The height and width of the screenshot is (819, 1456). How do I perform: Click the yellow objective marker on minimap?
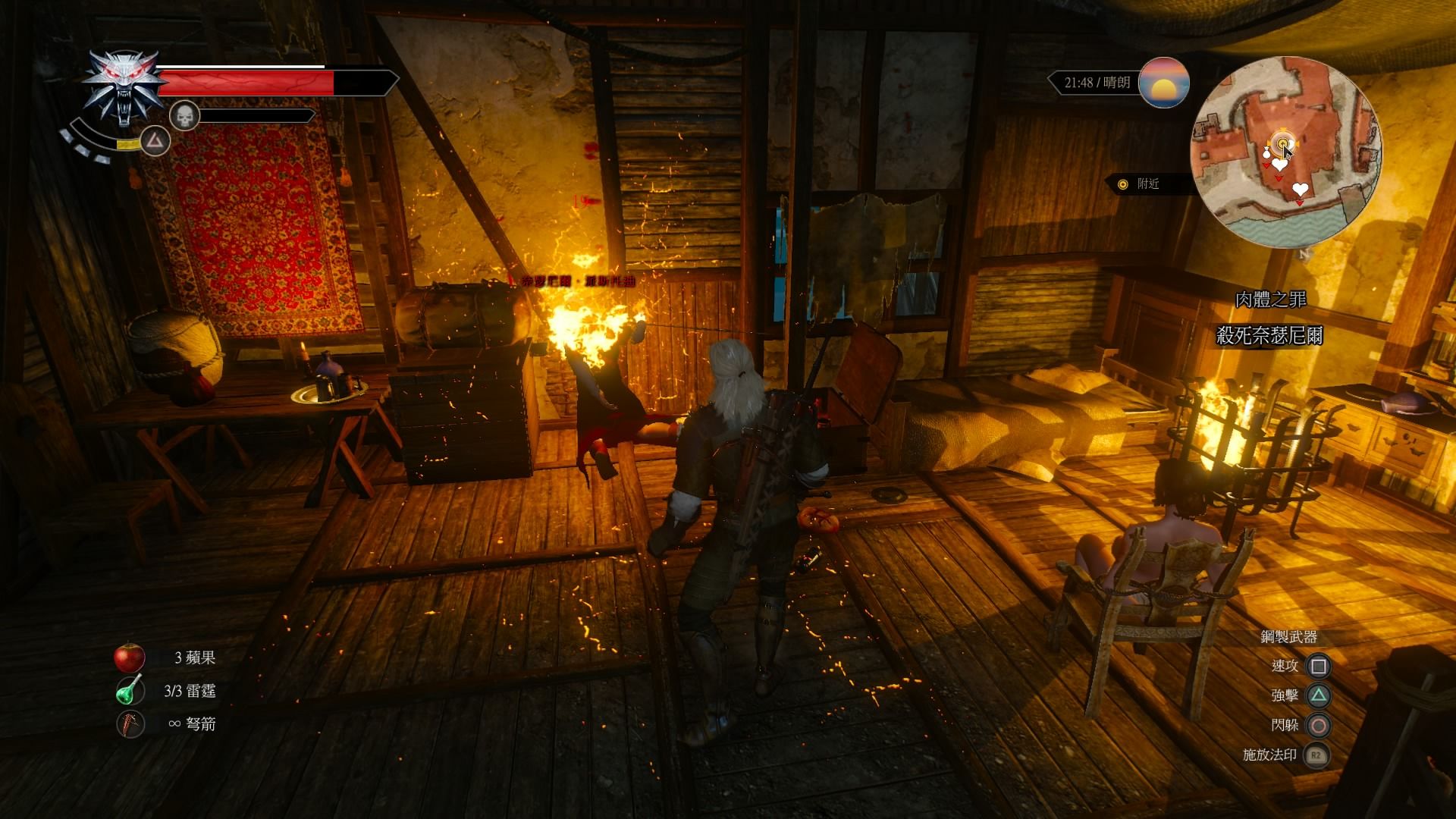click(x=1282, y=143)
